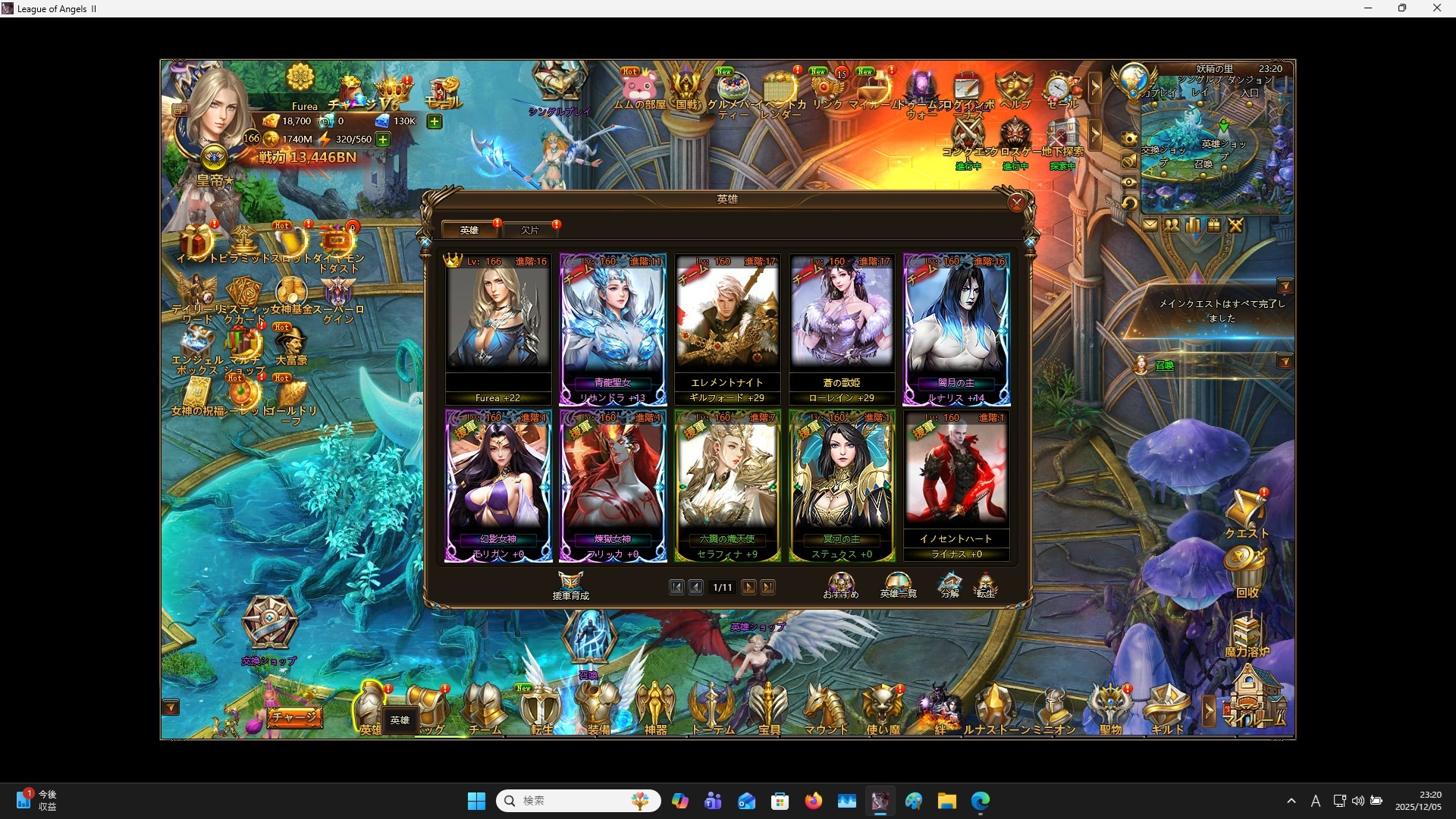Open the mail icon below the minimap
This screenshot has width=1456, height=819.
1150,224
